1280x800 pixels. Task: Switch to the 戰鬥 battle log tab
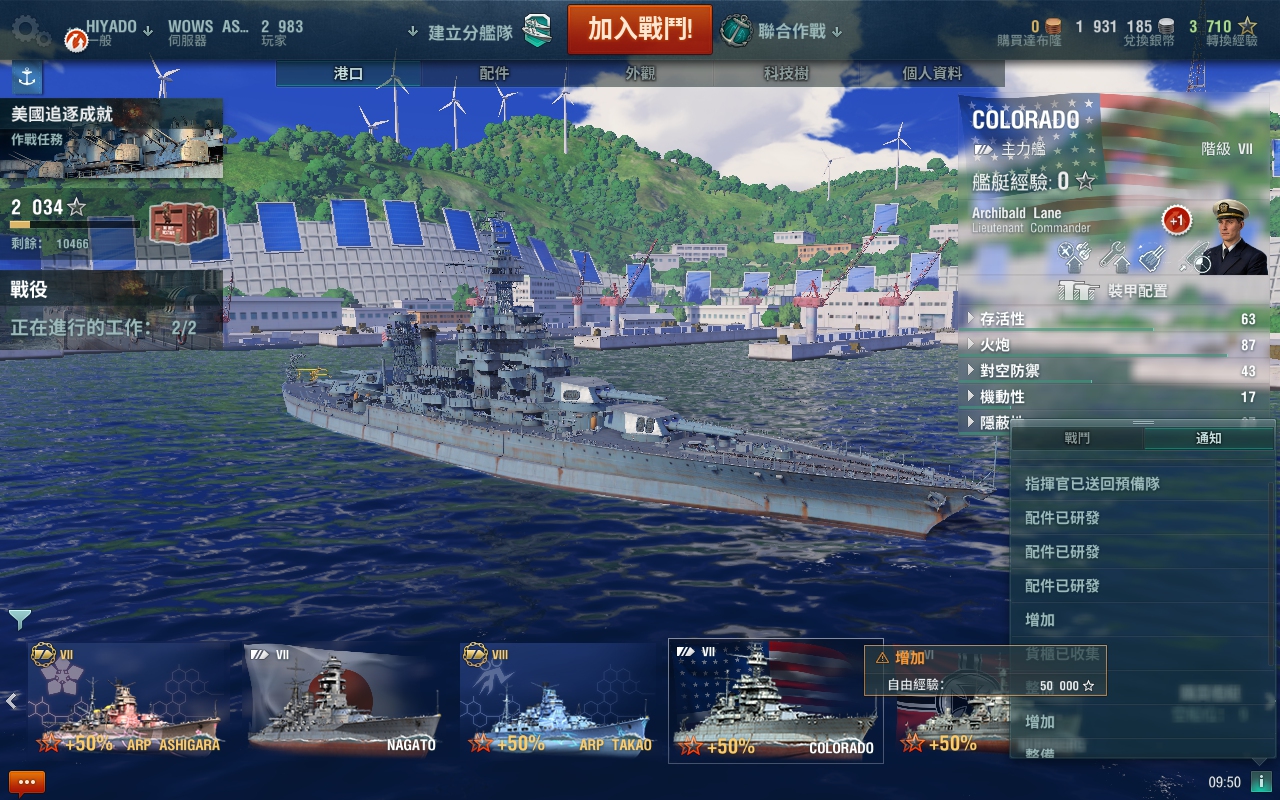click(x=1077, y=438)
